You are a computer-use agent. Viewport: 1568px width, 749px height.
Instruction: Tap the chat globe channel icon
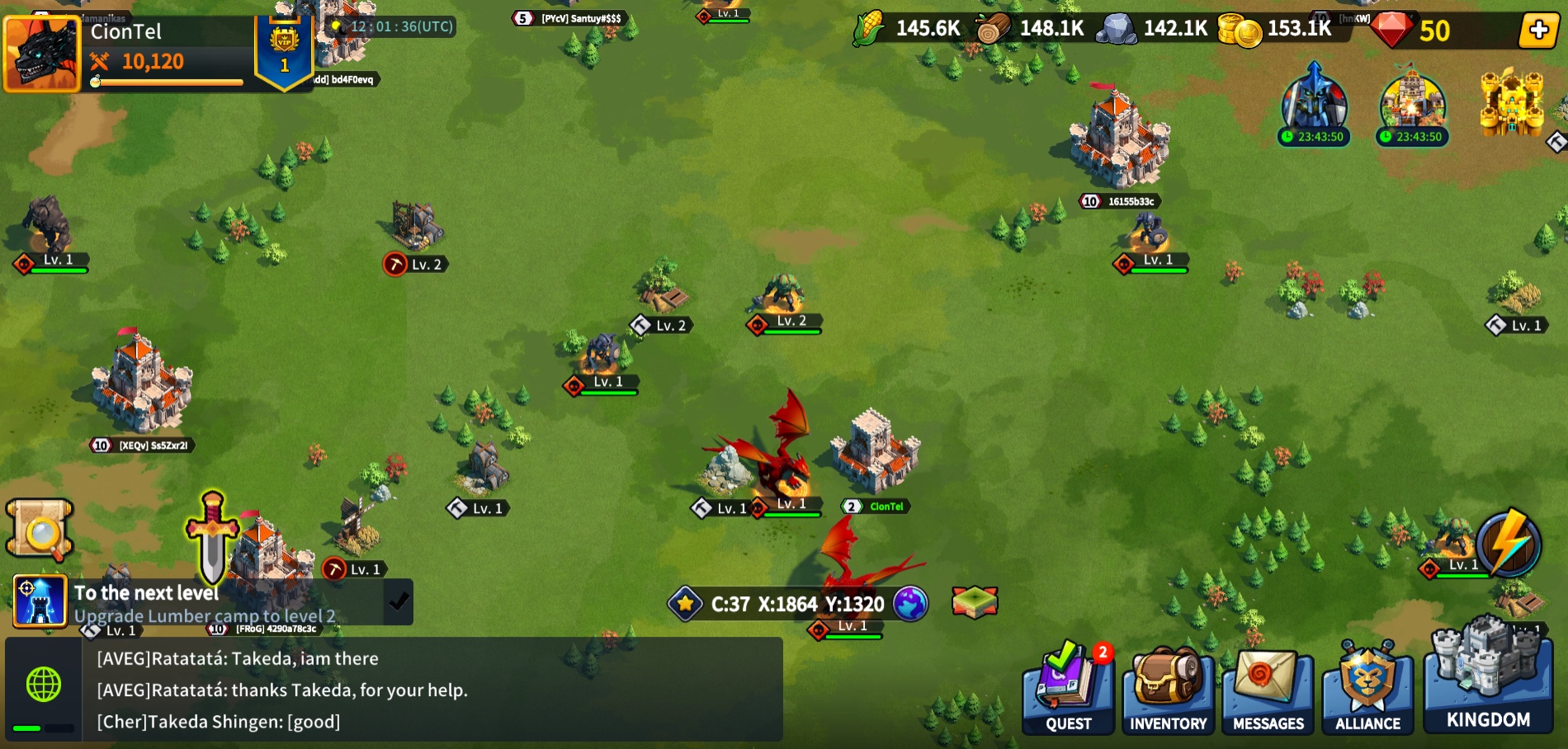tap(44, 685)
